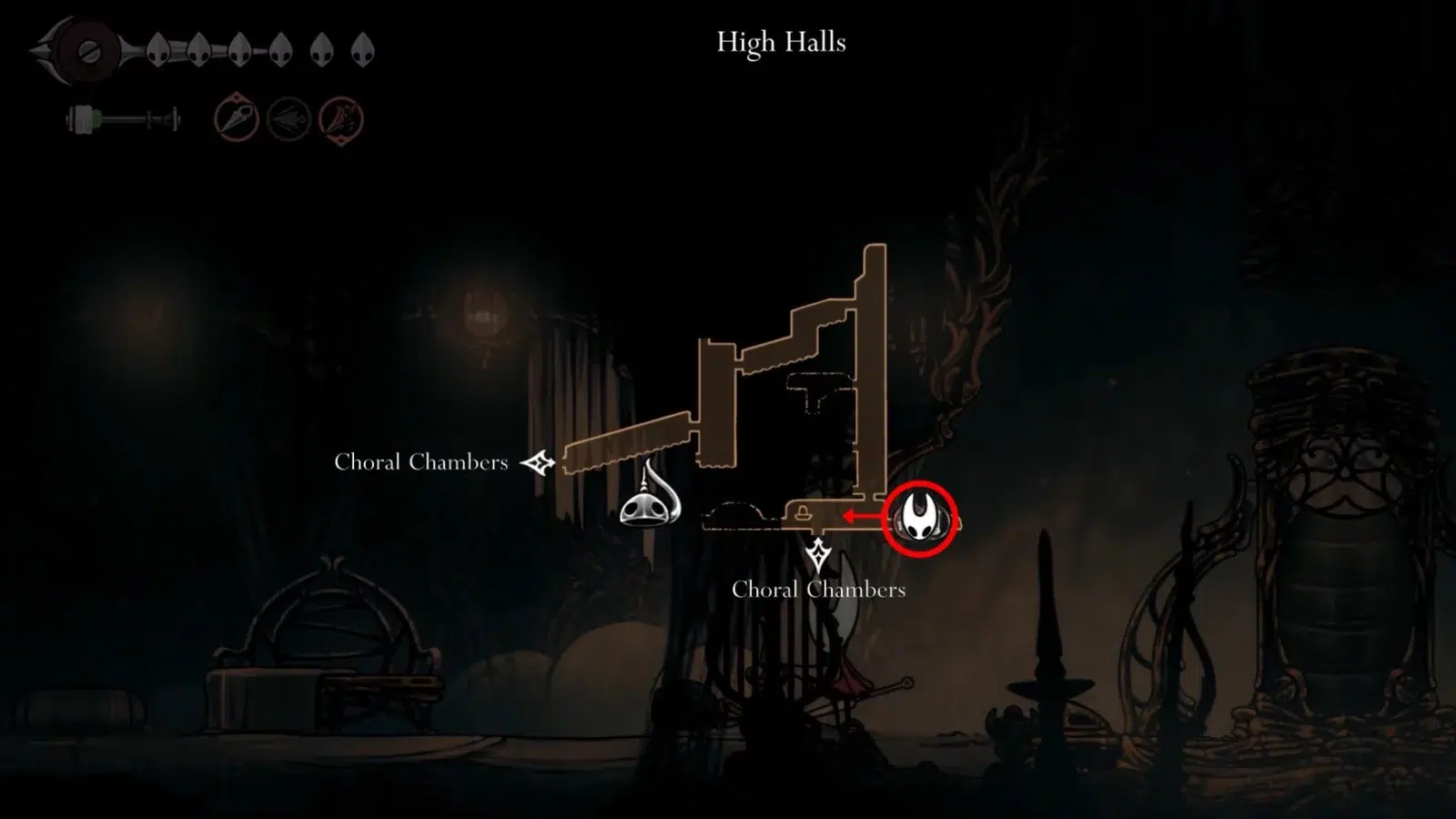This screenshot has width=1456, height=819.
Task: Select Hornet's position marker on the map
Action: [920, 519]
